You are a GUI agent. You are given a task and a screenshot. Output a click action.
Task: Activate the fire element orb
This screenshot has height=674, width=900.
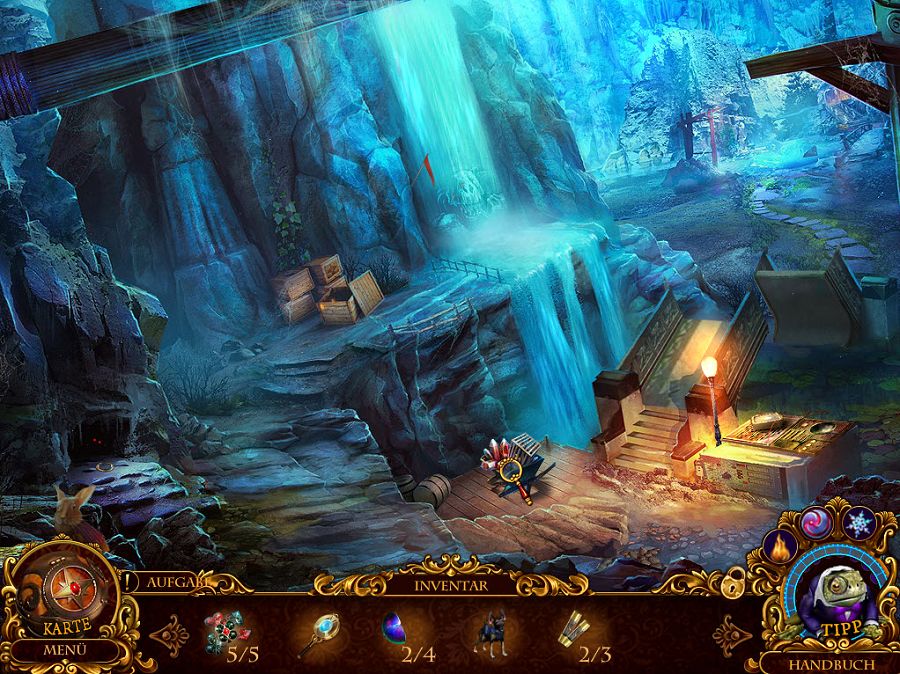(777, 548)
